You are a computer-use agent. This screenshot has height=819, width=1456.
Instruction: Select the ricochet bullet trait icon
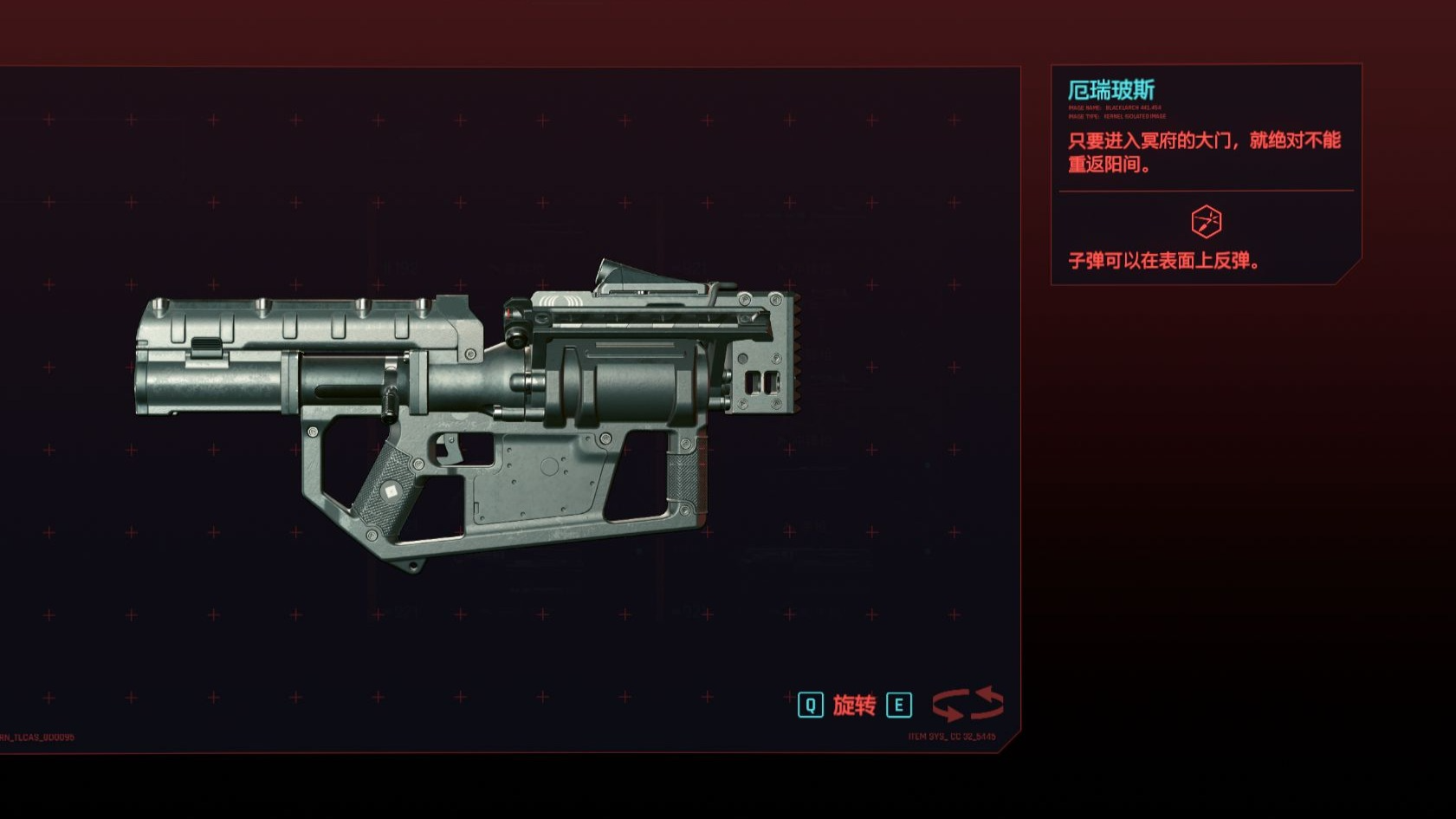coord(1206,222)
